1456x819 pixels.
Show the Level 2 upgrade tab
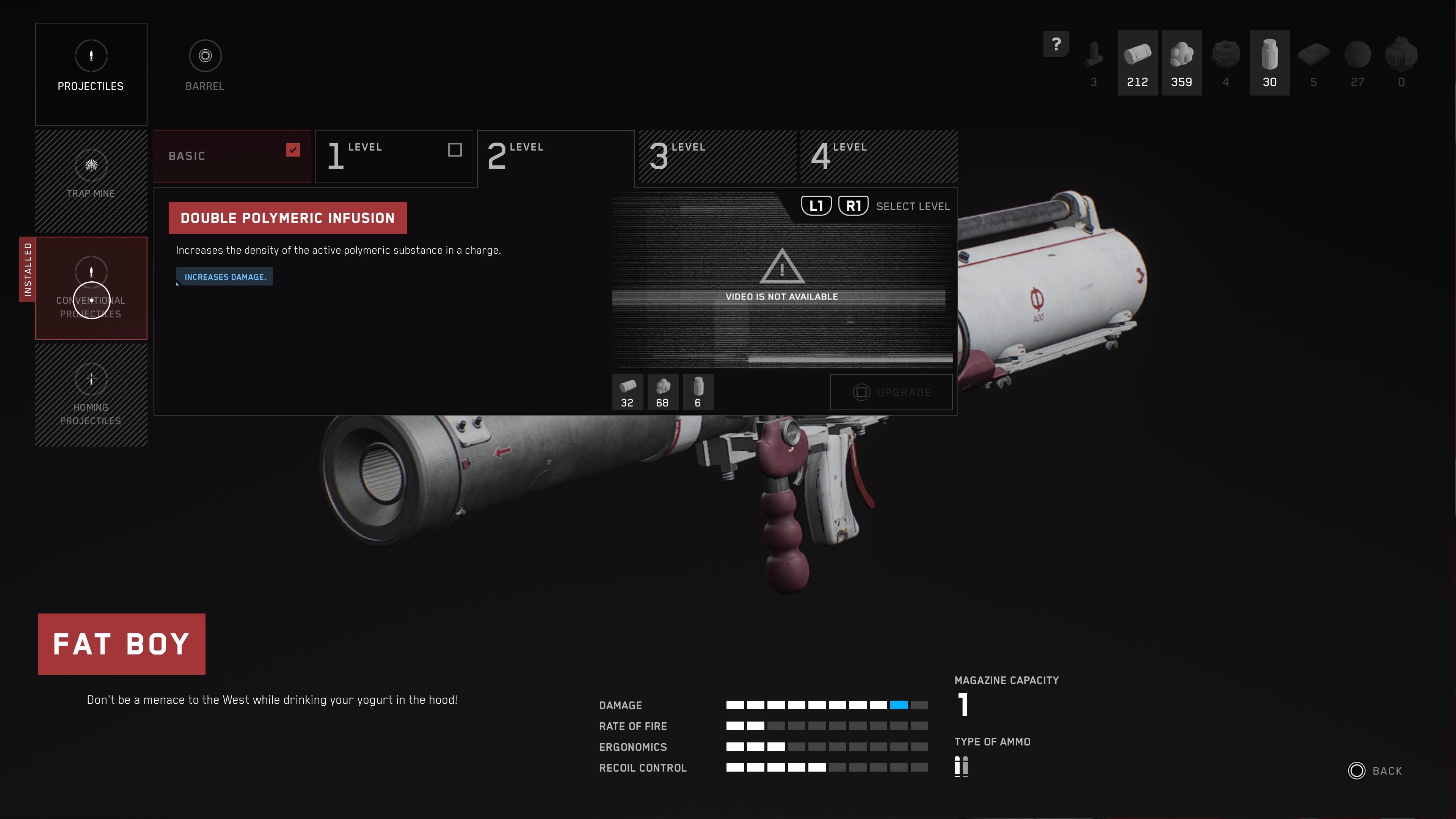pos(555,157)
